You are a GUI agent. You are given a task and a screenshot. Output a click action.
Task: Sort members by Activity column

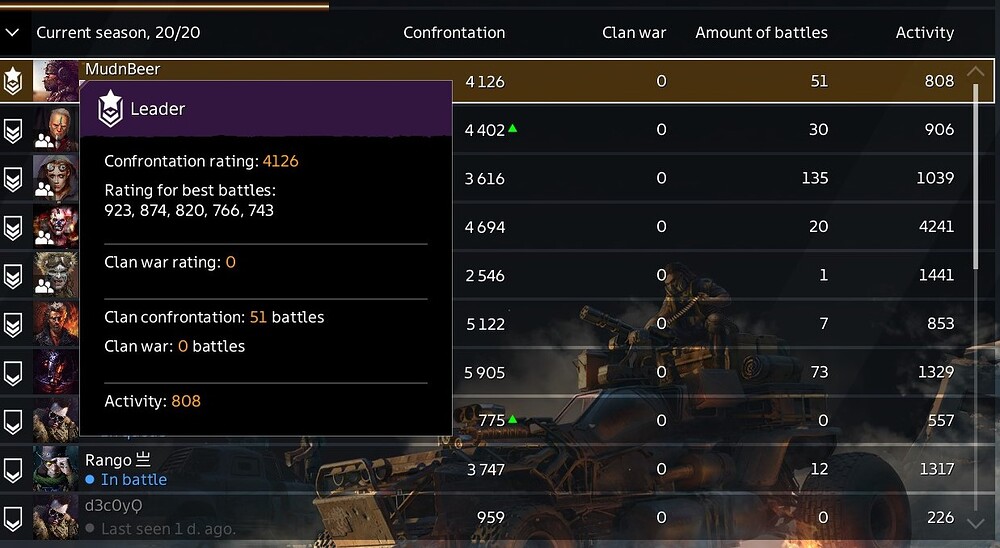(x=924, y=33)
